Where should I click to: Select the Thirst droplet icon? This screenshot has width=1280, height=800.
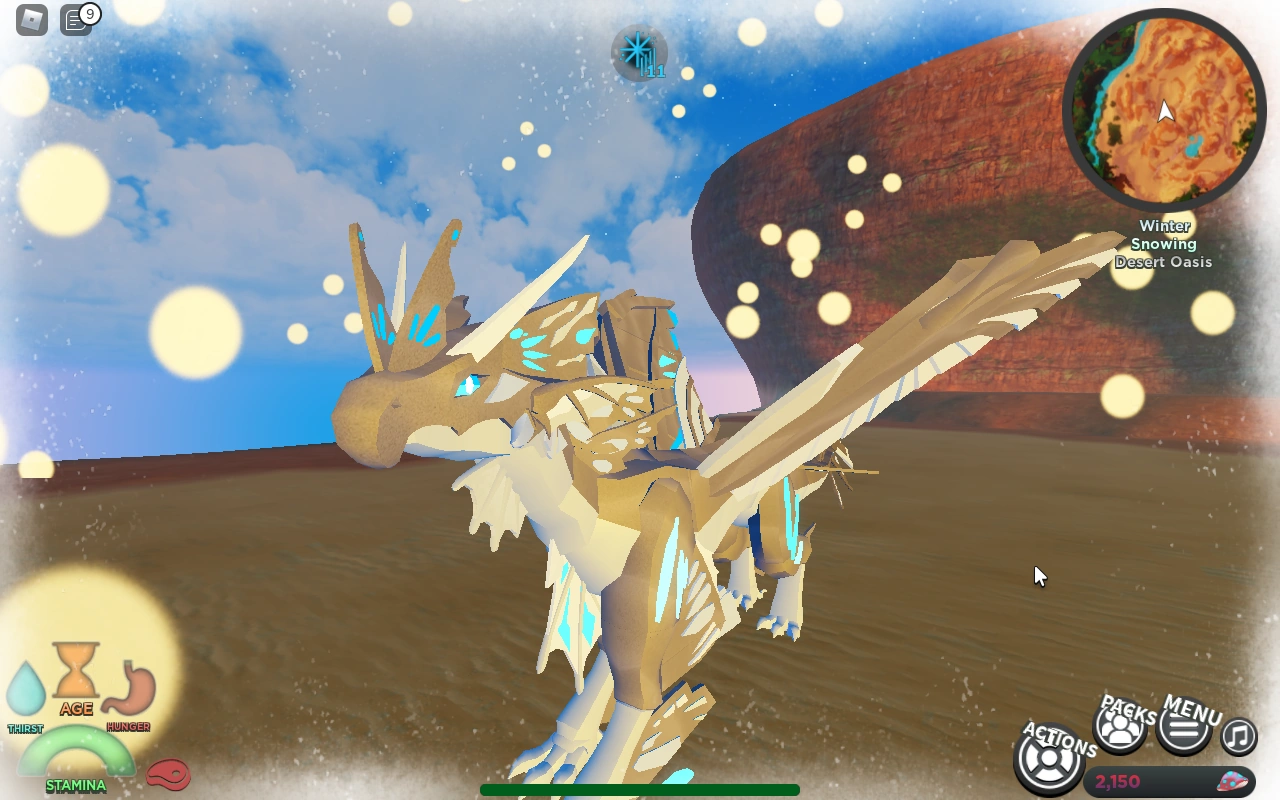coord(26,688)
